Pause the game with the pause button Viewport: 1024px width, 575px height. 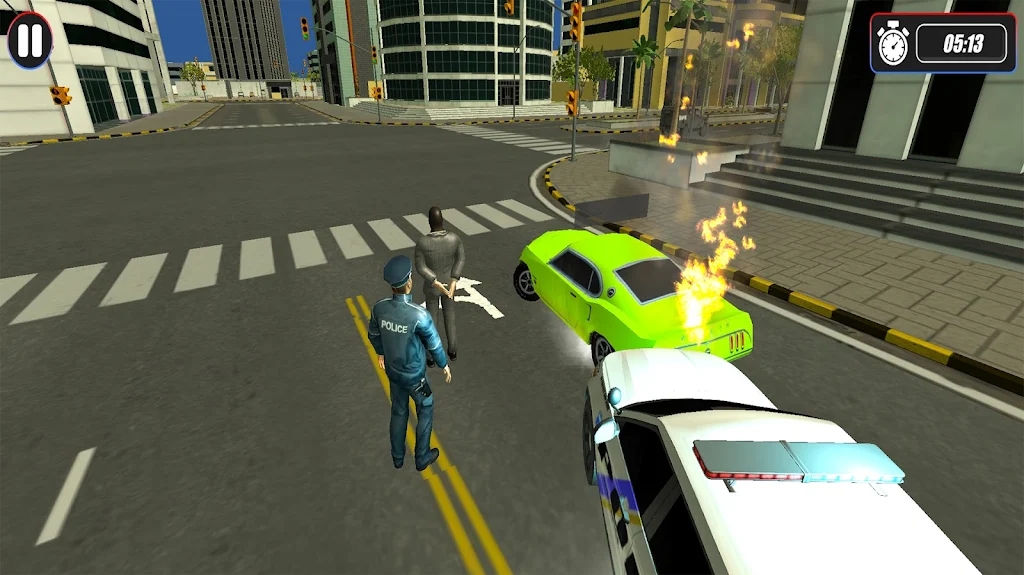pos(30,40)
